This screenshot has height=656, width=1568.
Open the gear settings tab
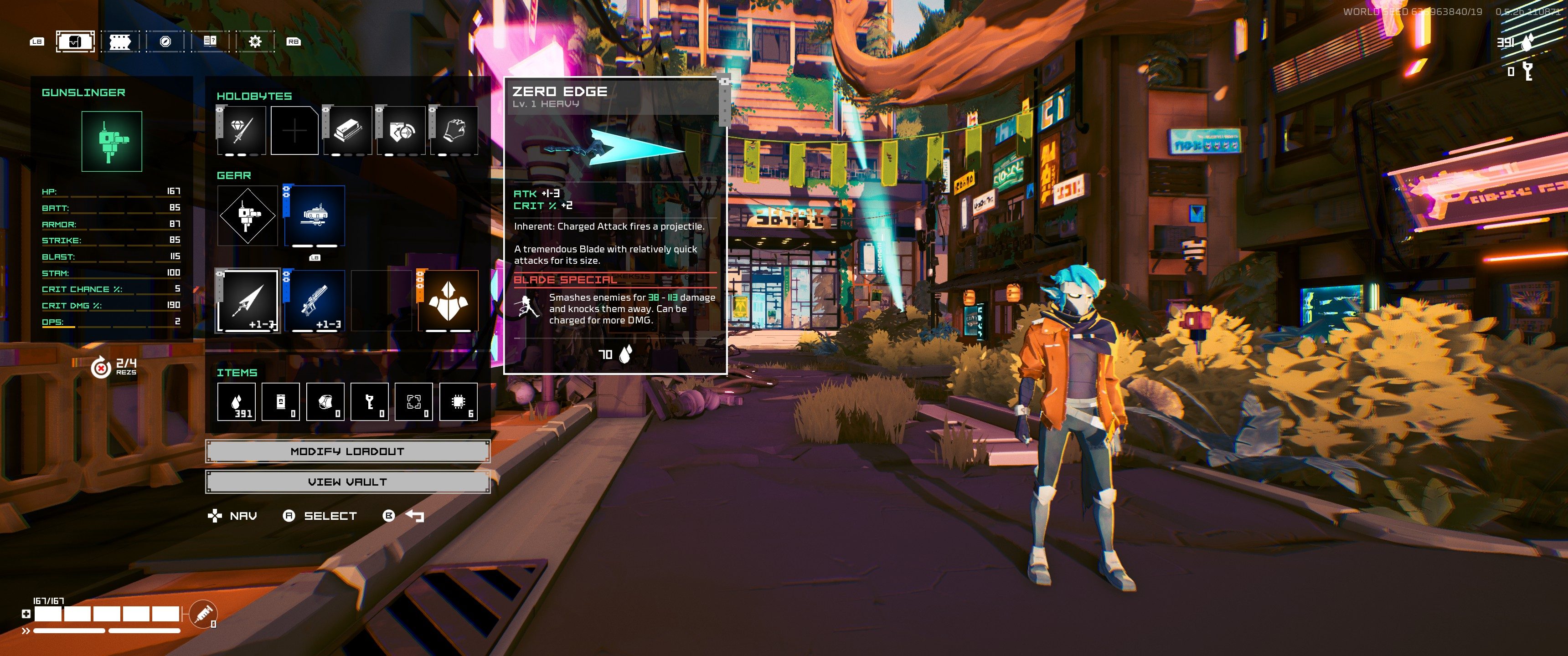point(255,41)
